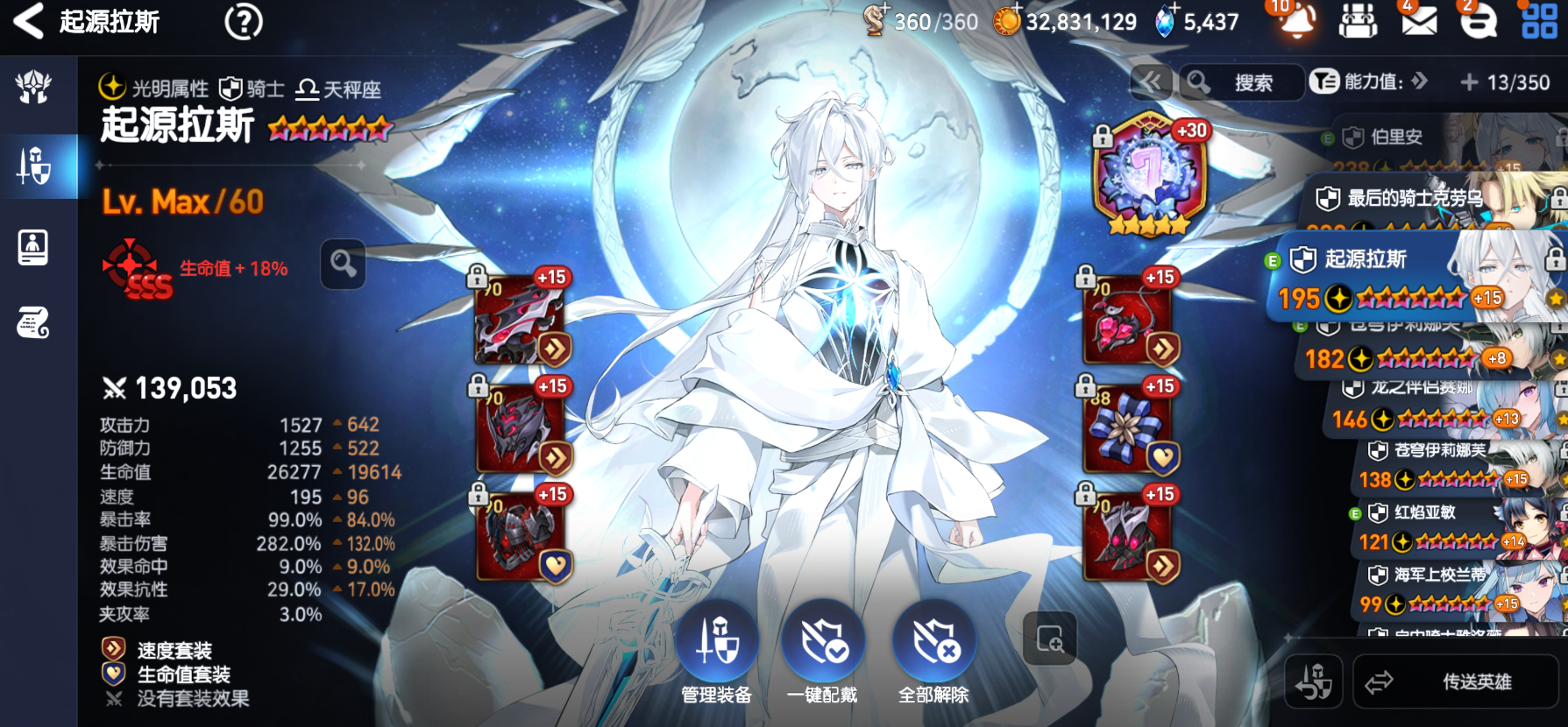The image size is (1568, 727).
Task: Go back using the top-left arrow
Action: click(x=29, y=21)
